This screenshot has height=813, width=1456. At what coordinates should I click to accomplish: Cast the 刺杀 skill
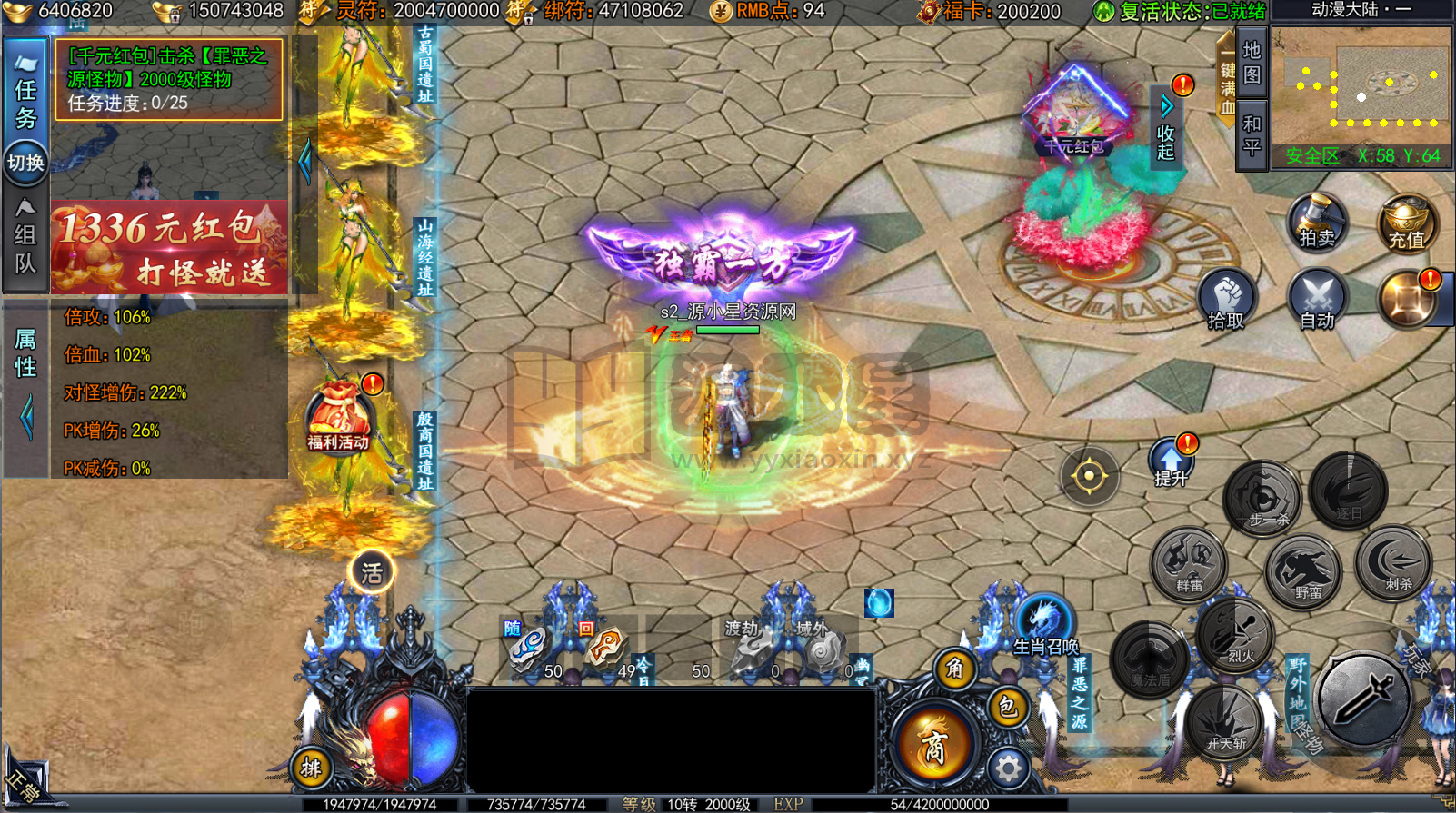pos(1393,564)
